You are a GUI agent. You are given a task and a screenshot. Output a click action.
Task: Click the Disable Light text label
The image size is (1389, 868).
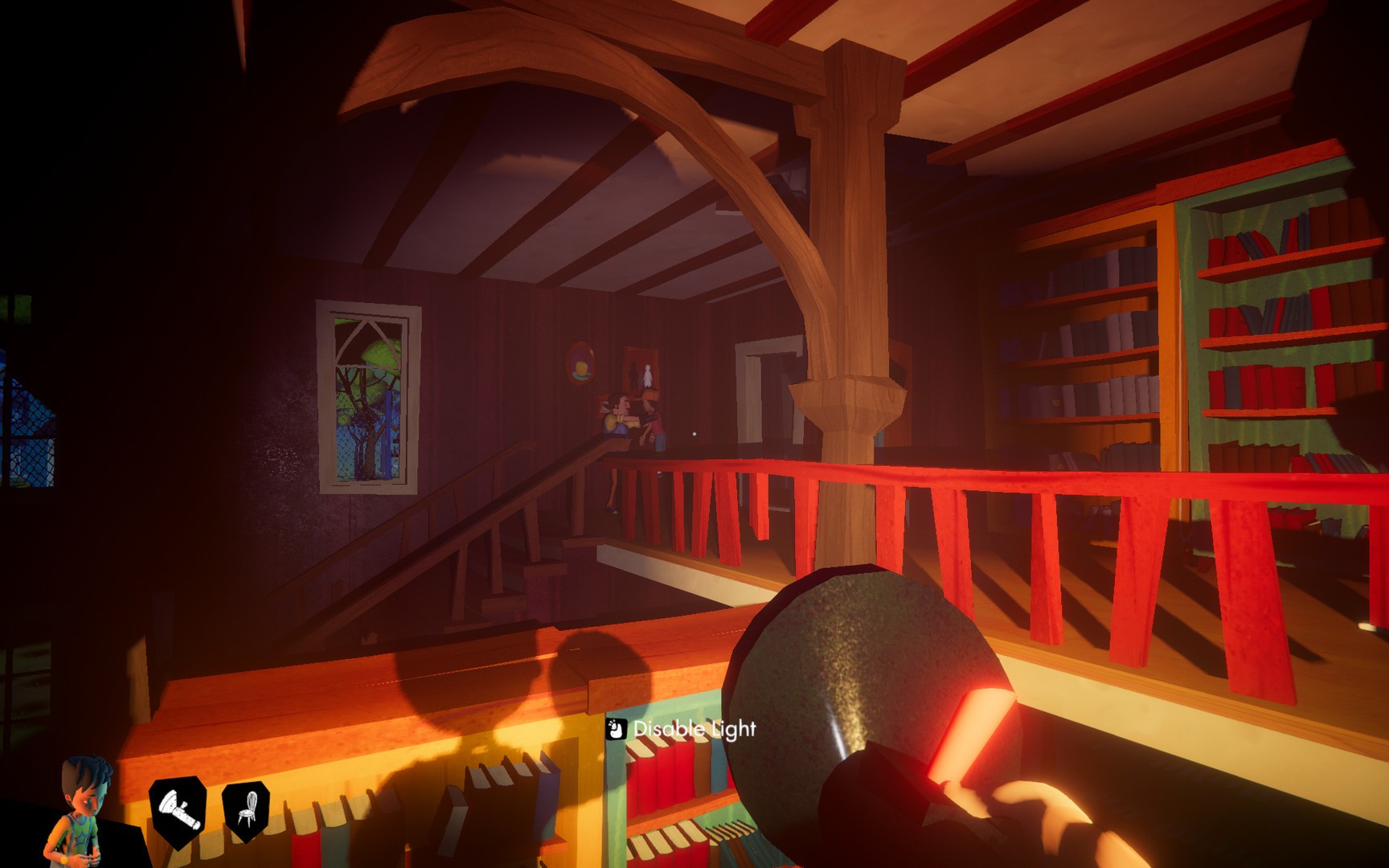pyautogui.click(x=694, y=730)
